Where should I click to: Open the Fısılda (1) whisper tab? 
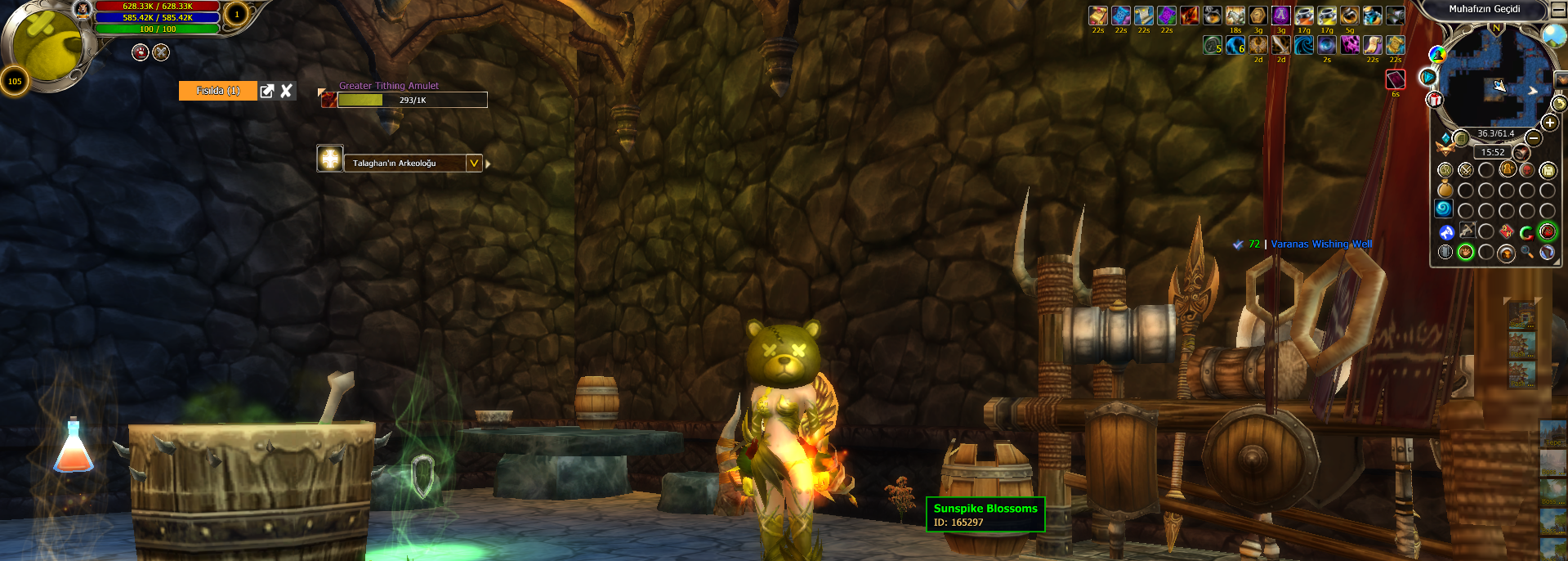pyautogui.click(x=218, y=91)
